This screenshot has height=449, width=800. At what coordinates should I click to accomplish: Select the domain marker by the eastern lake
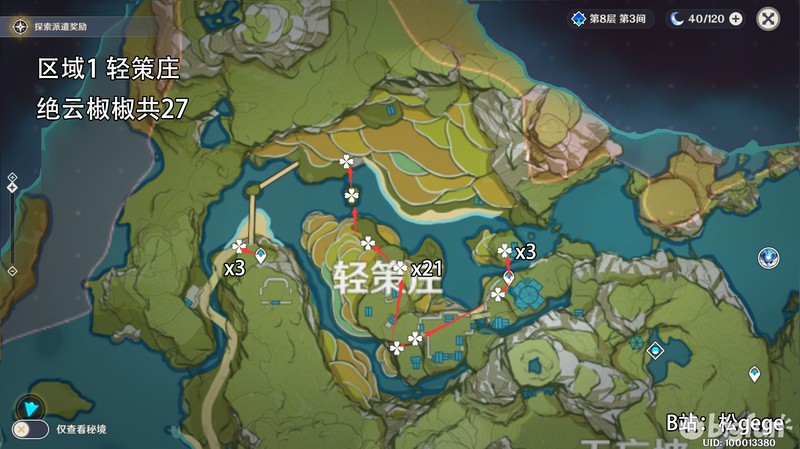tap(655, 351)
